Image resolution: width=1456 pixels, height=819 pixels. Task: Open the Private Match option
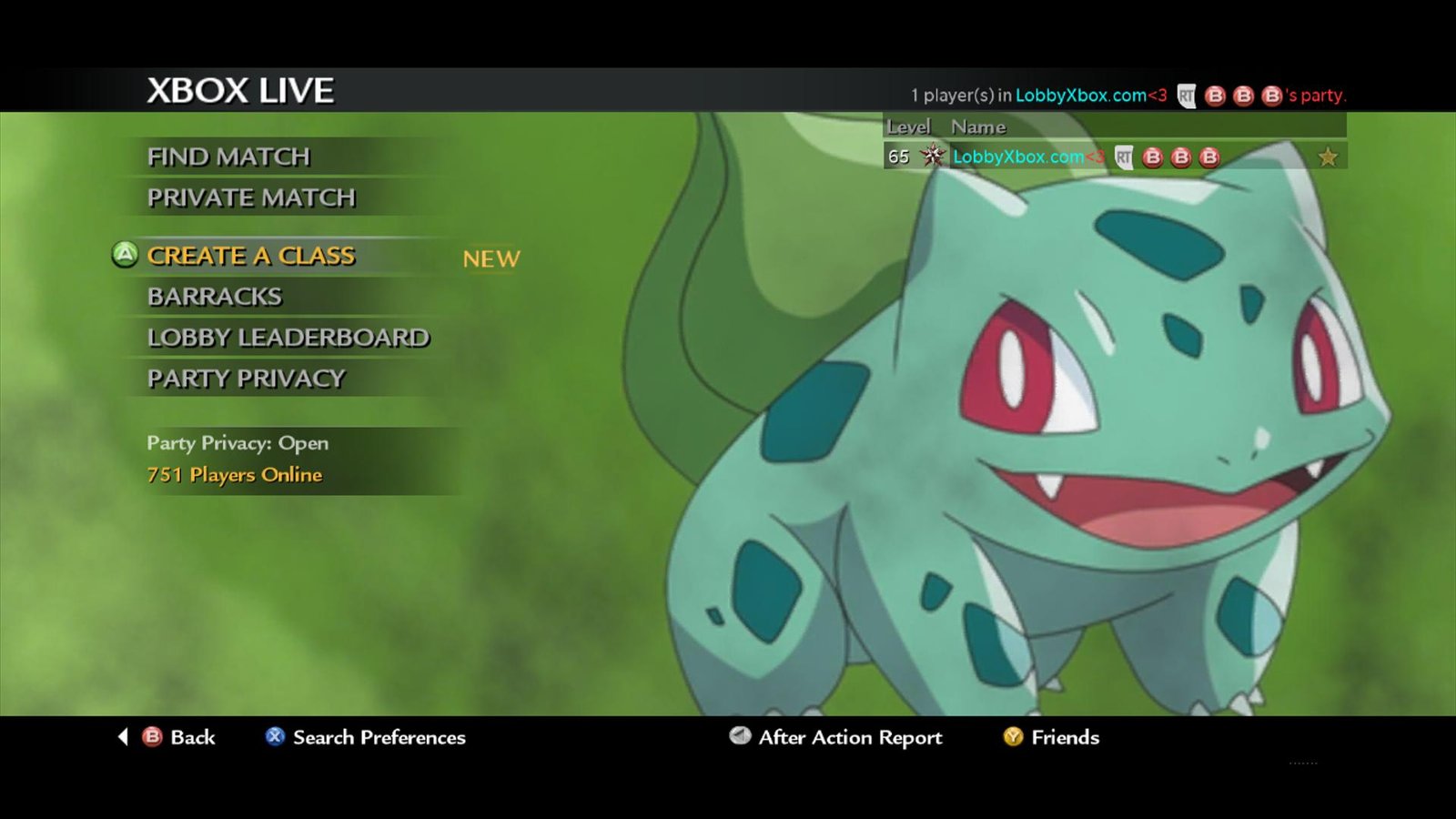[251, 198]
